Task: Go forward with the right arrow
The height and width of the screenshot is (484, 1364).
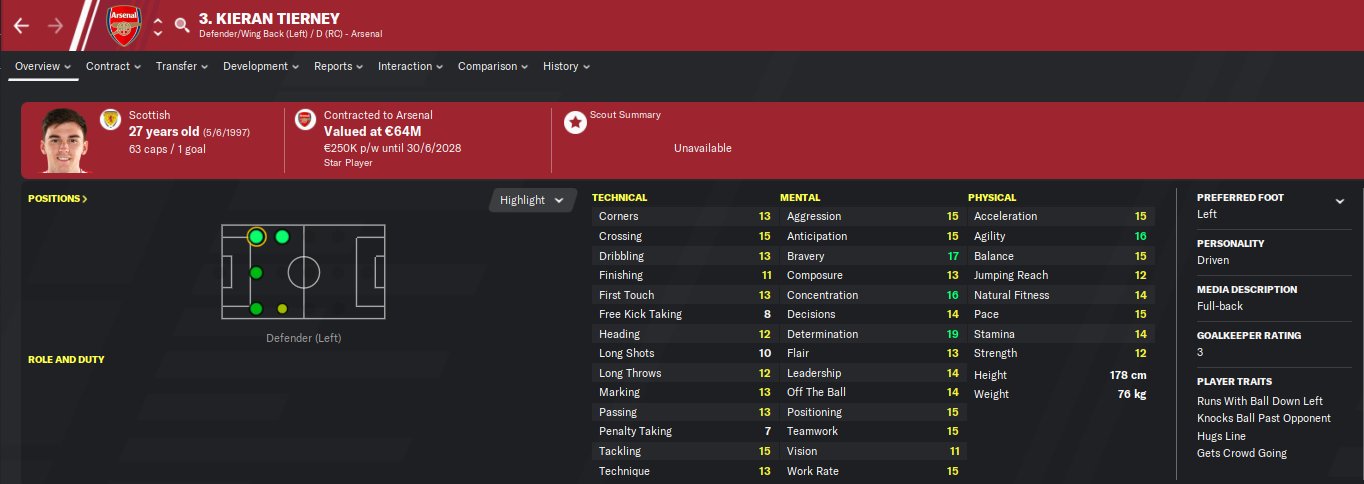Action: coord(55,25)
